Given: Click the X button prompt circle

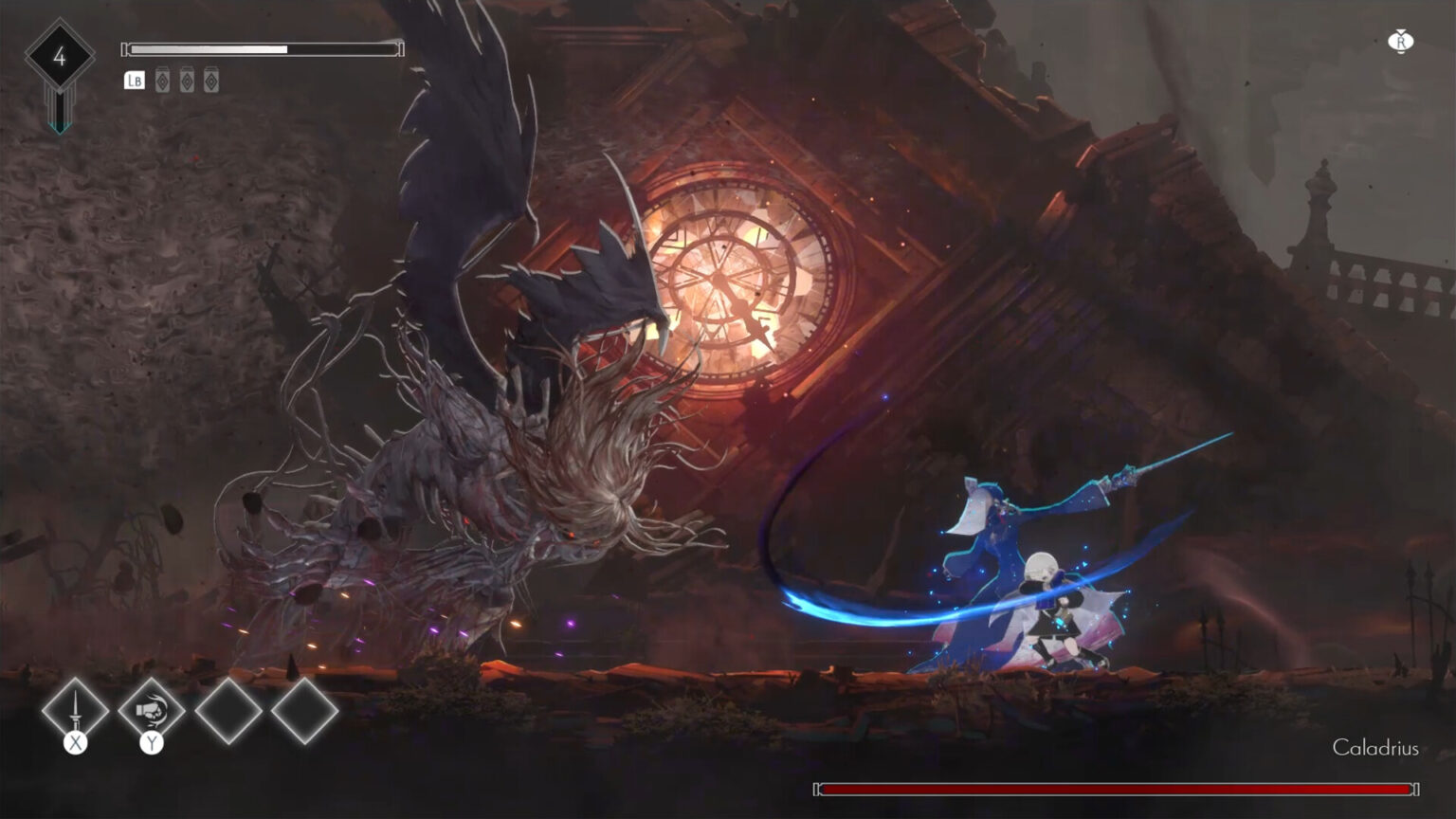Looking at the screenshot, I should point(75,743).
